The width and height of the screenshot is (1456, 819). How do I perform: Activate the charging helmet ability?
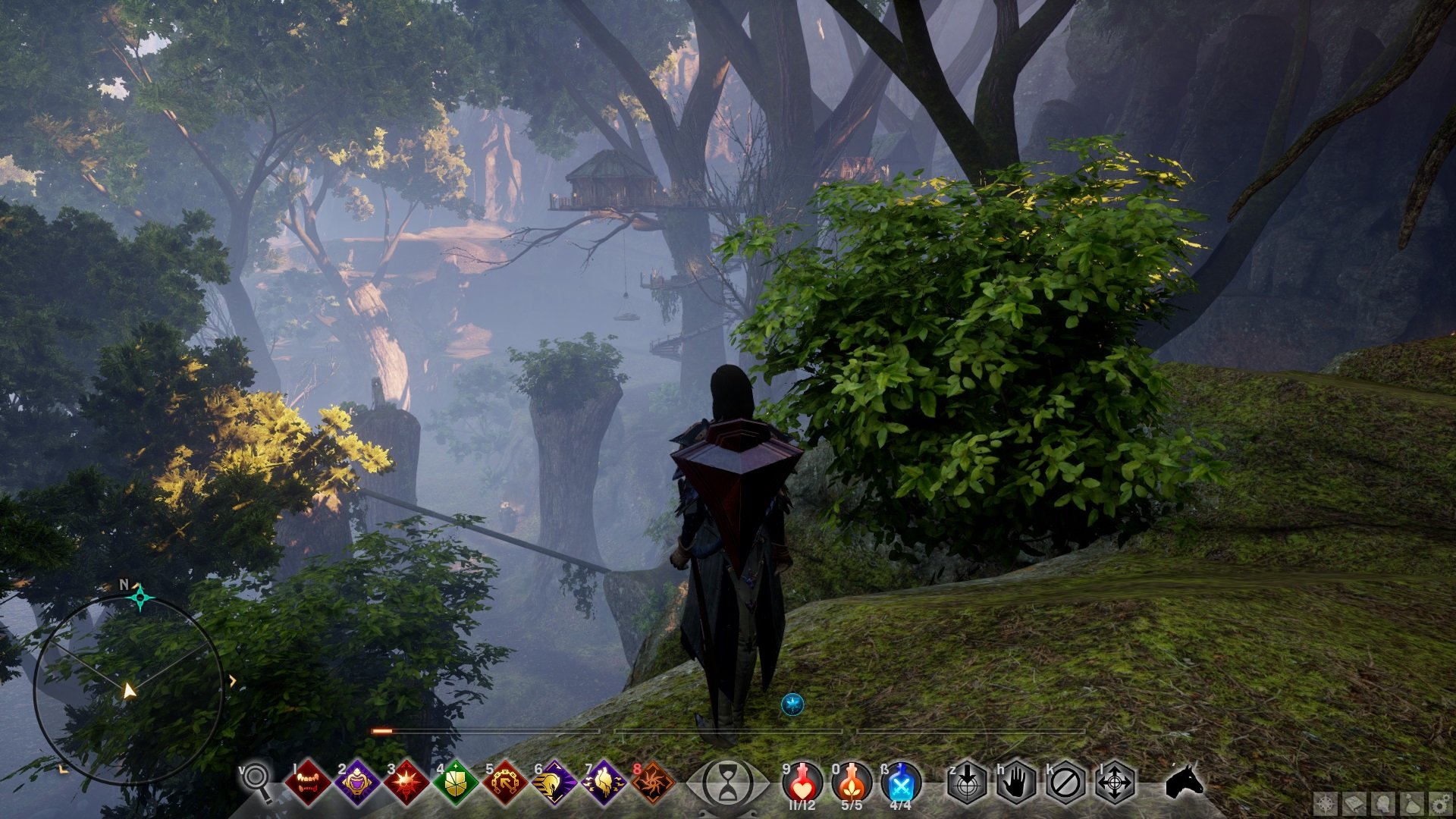click(554, 782)
